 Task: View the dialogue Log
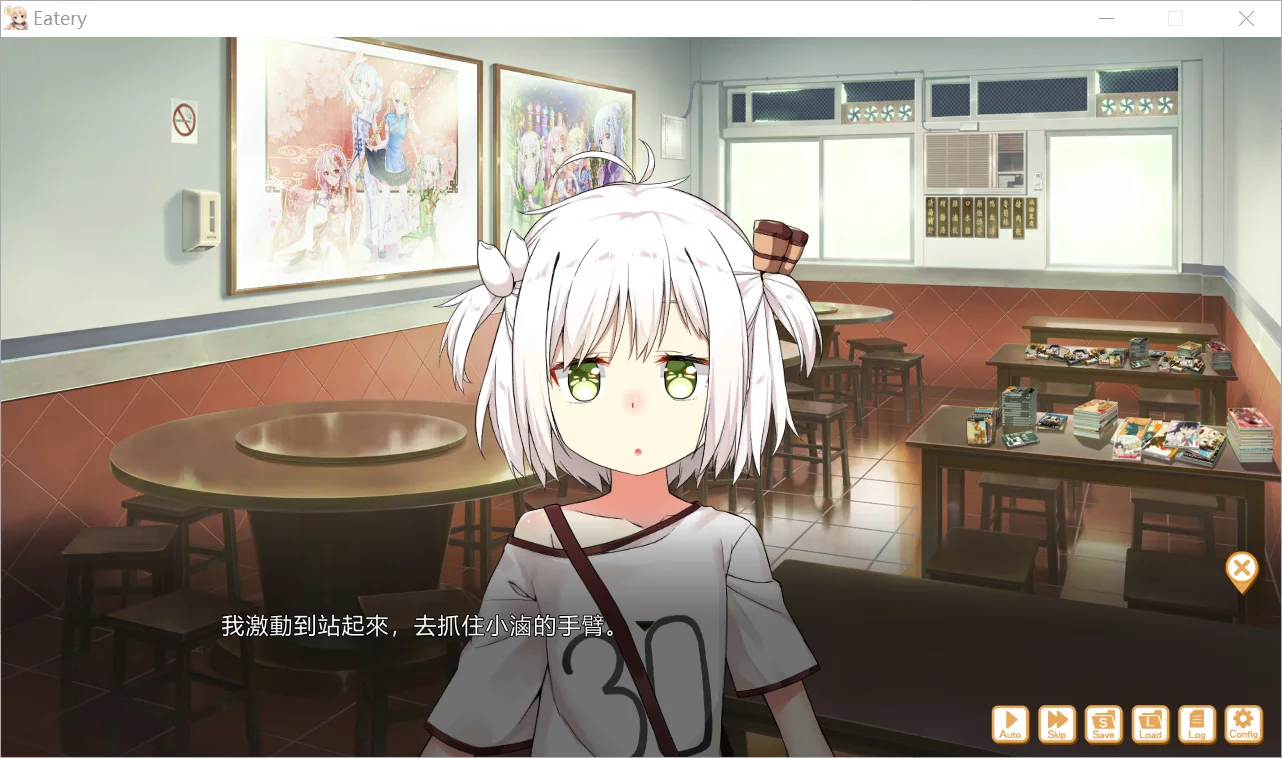click(x=1197, y=723)
